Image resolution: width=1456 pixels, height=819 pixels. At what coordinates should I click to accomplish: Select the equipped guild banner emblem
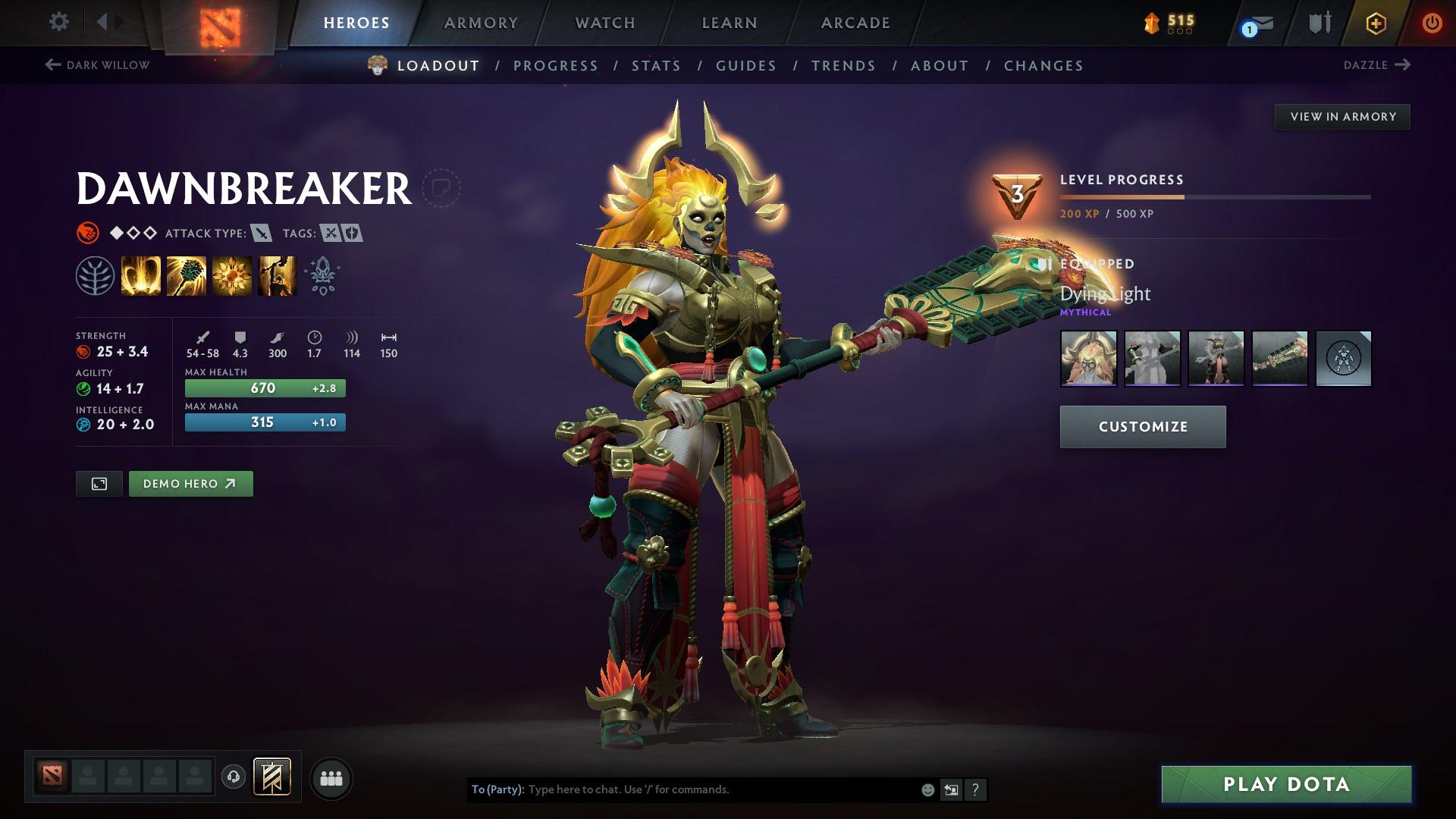coord(273,777)
